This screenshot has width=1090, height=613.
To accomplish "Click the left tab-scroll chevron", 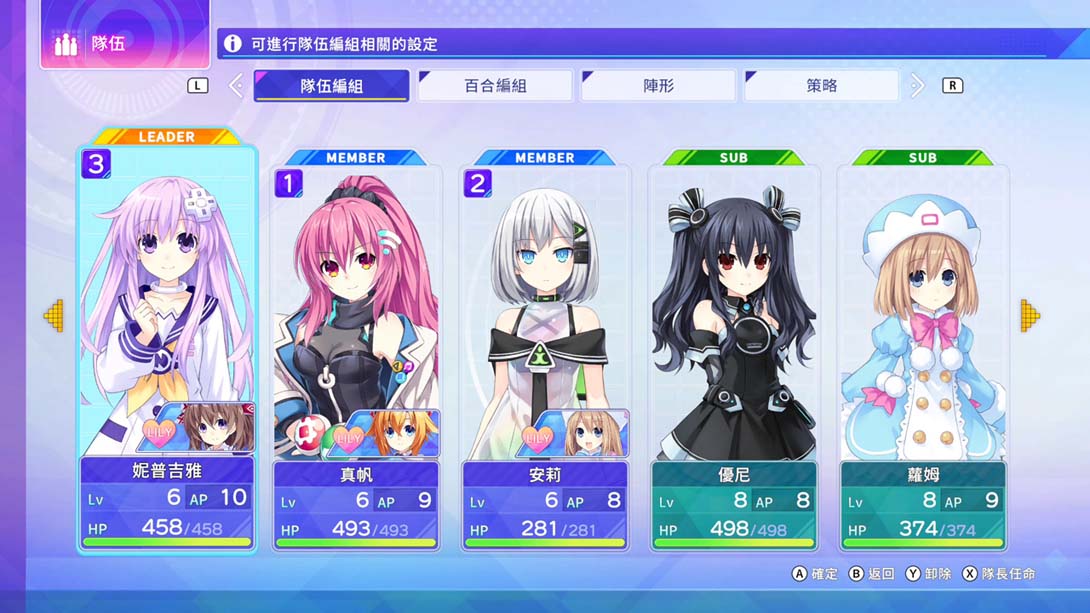I will pyautogui.click(x=236, y=86).
